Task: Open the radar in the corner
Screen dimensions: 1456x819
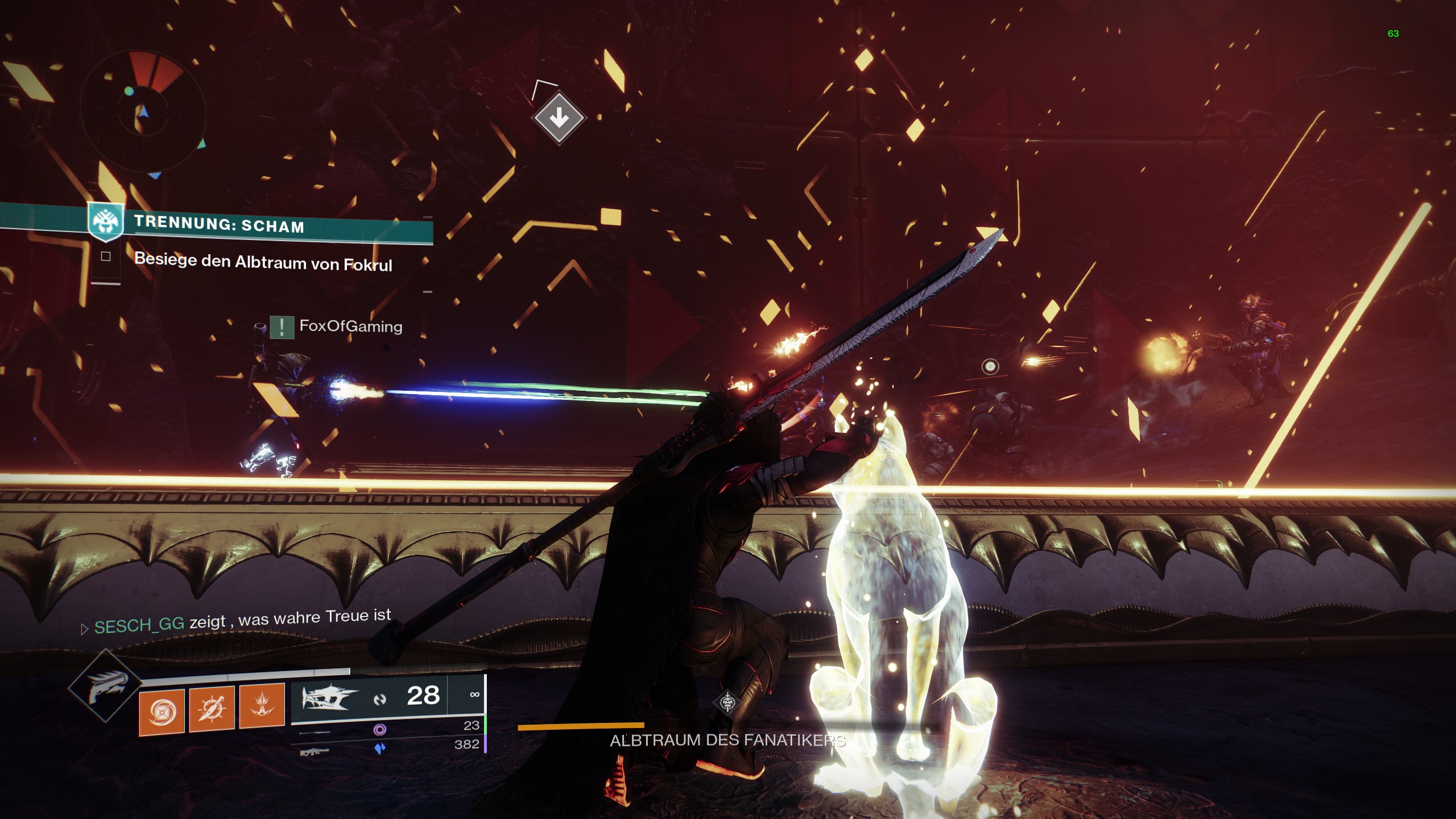Action: [142, 107]
